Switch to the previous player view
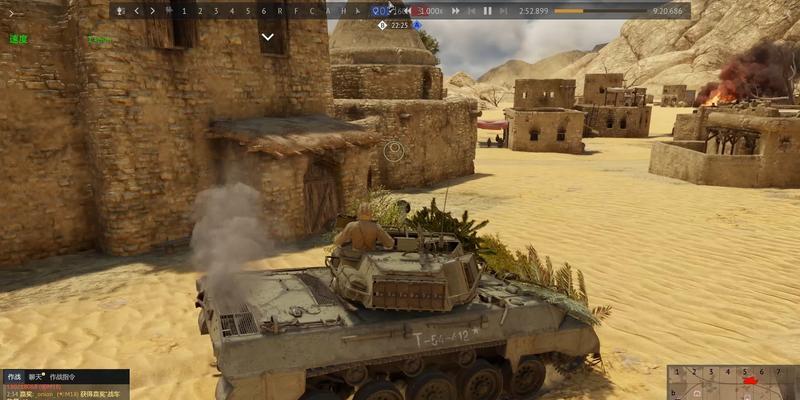 pyautogui.click(x=137, y=11)
